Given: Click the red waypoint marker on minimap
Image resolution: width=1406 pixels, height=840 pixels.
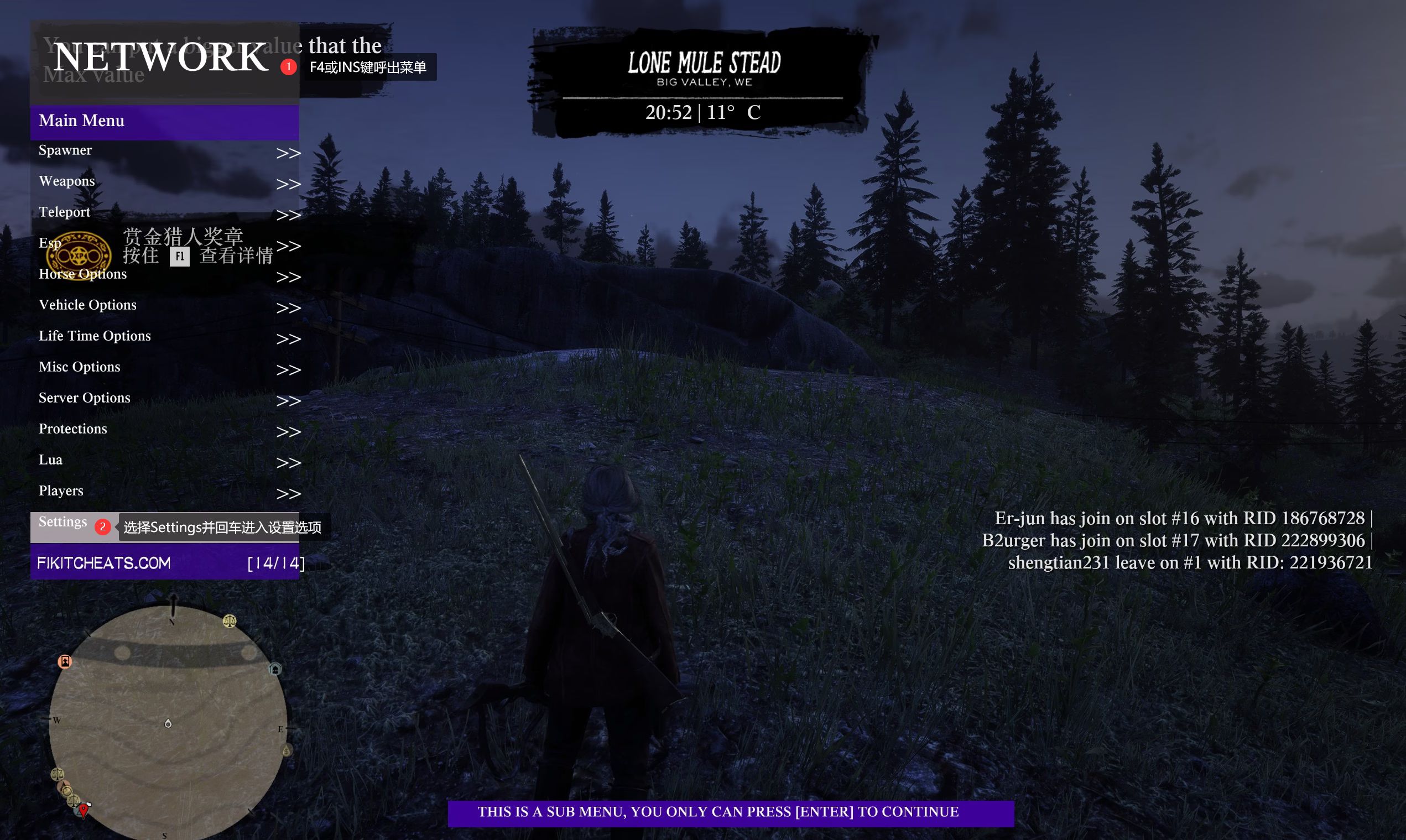Looking at the screenshot, I should [84, 810].
